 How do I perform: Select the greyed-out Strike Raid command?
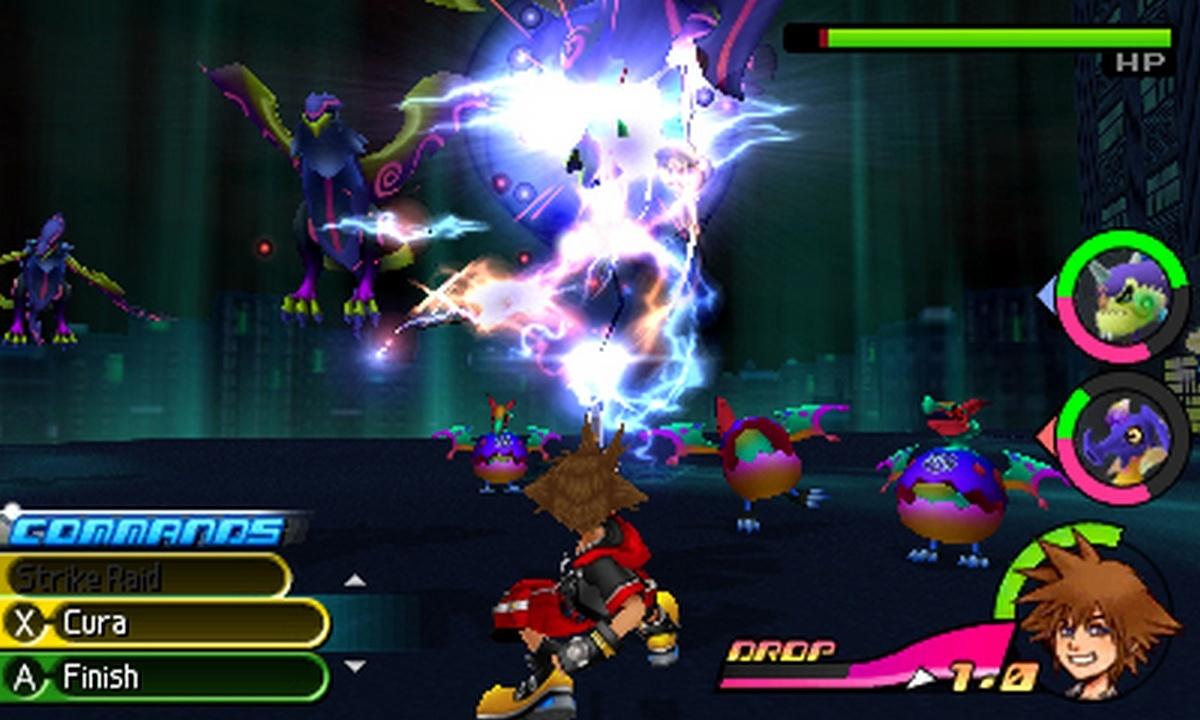click(x=145, y=577)
